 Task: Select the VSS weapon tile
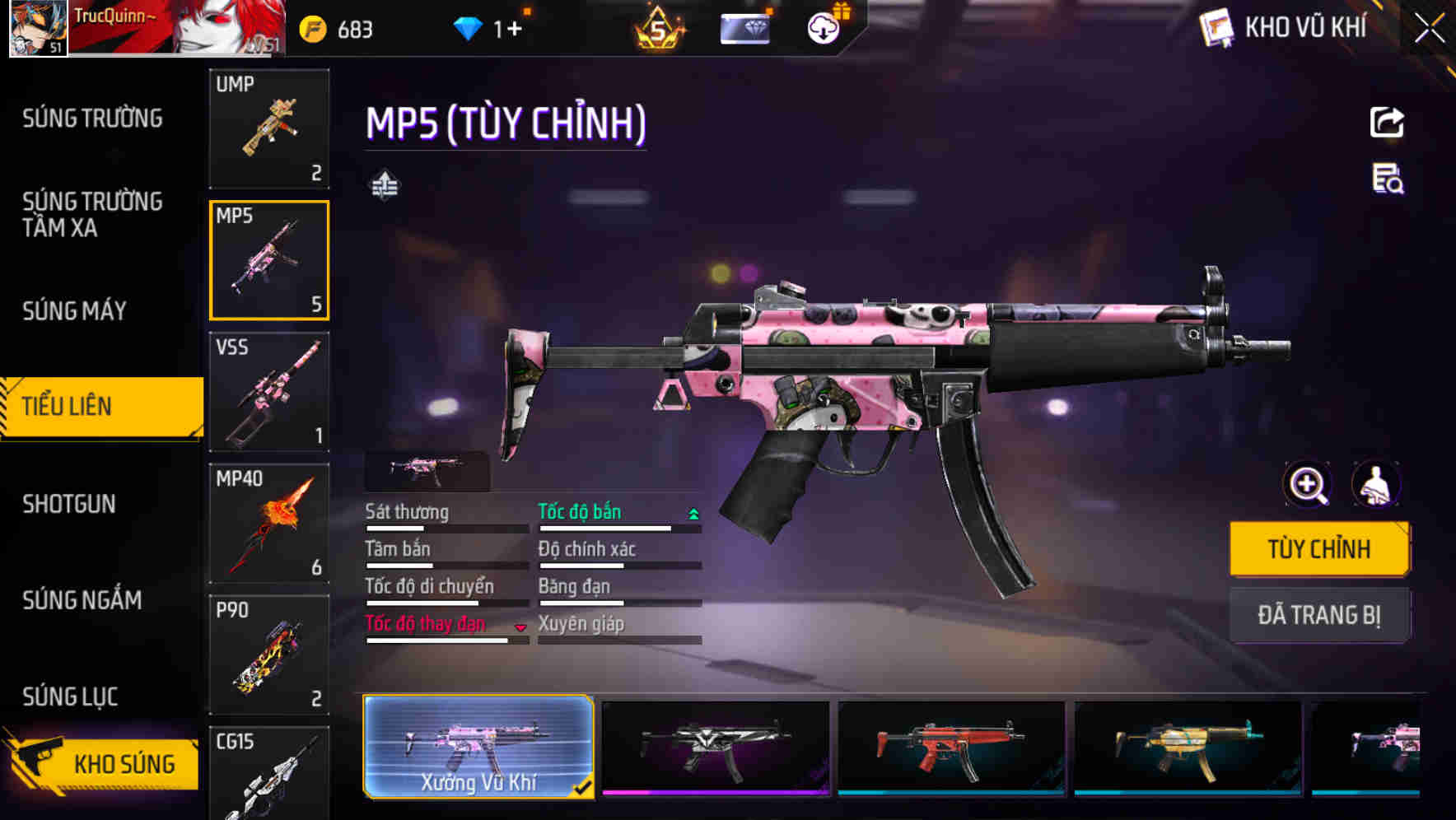click(269, 392)
